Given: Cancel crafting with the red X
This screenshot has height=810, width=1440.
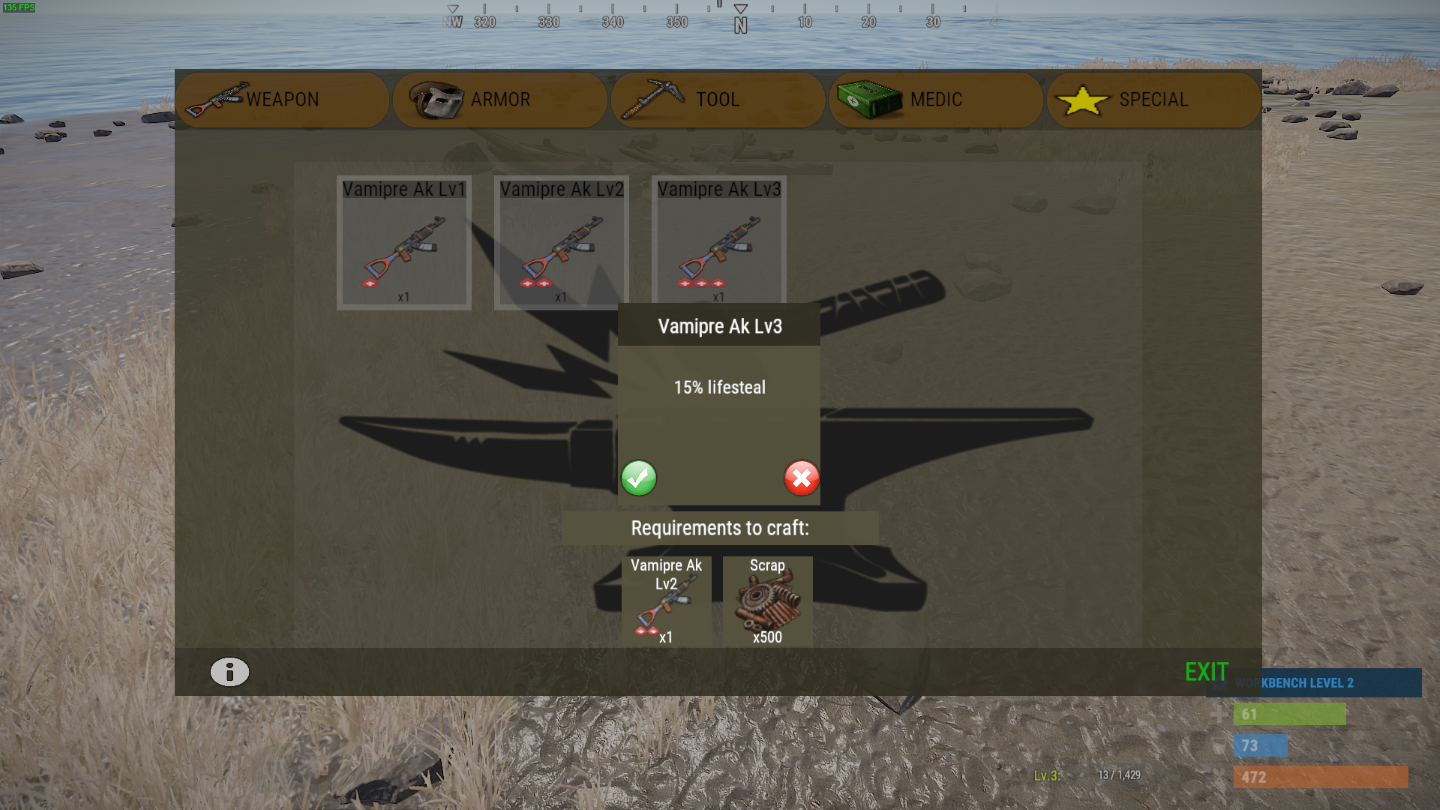Looking at the screenshot, I should pos(801,478).
